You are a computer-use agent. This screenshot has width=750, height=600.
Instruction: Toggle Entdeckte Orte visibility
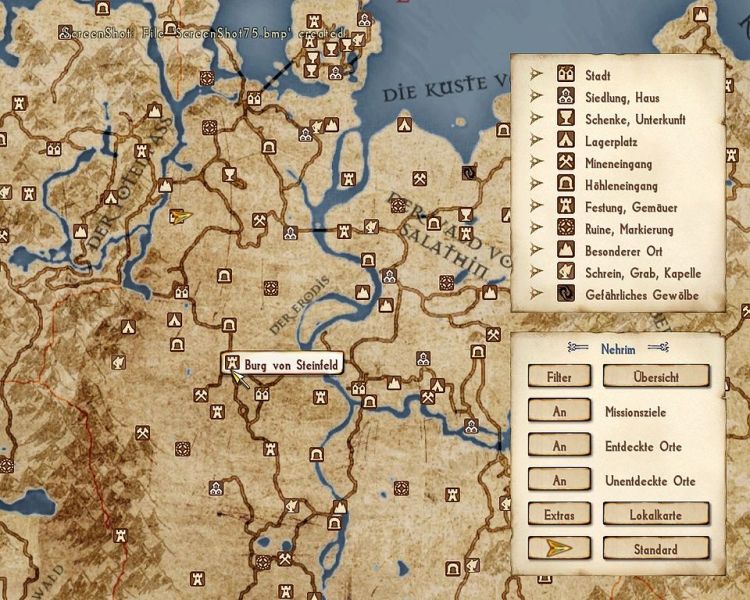560,446
